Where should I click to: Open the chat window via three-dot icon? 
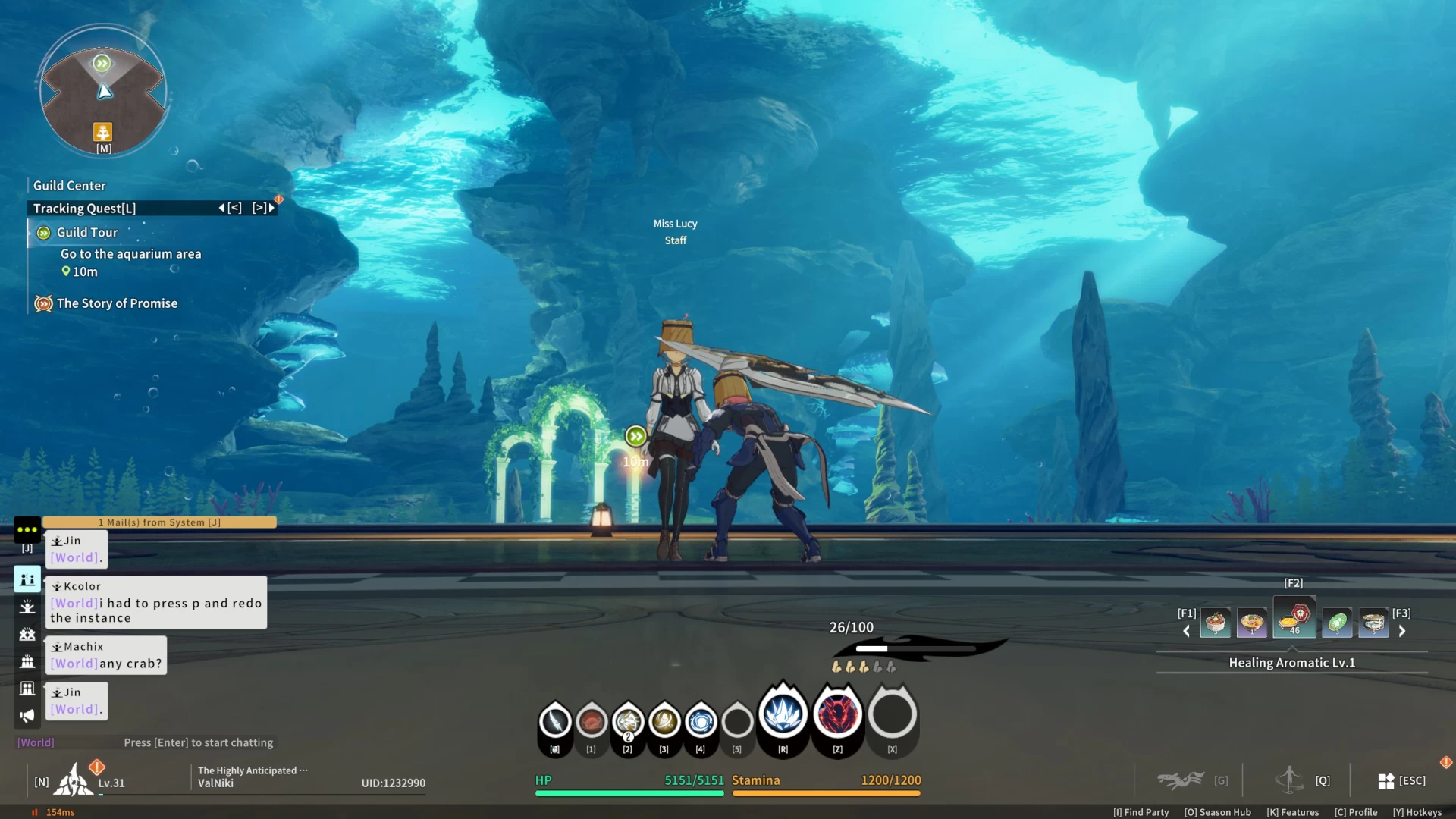coord(27,529)
